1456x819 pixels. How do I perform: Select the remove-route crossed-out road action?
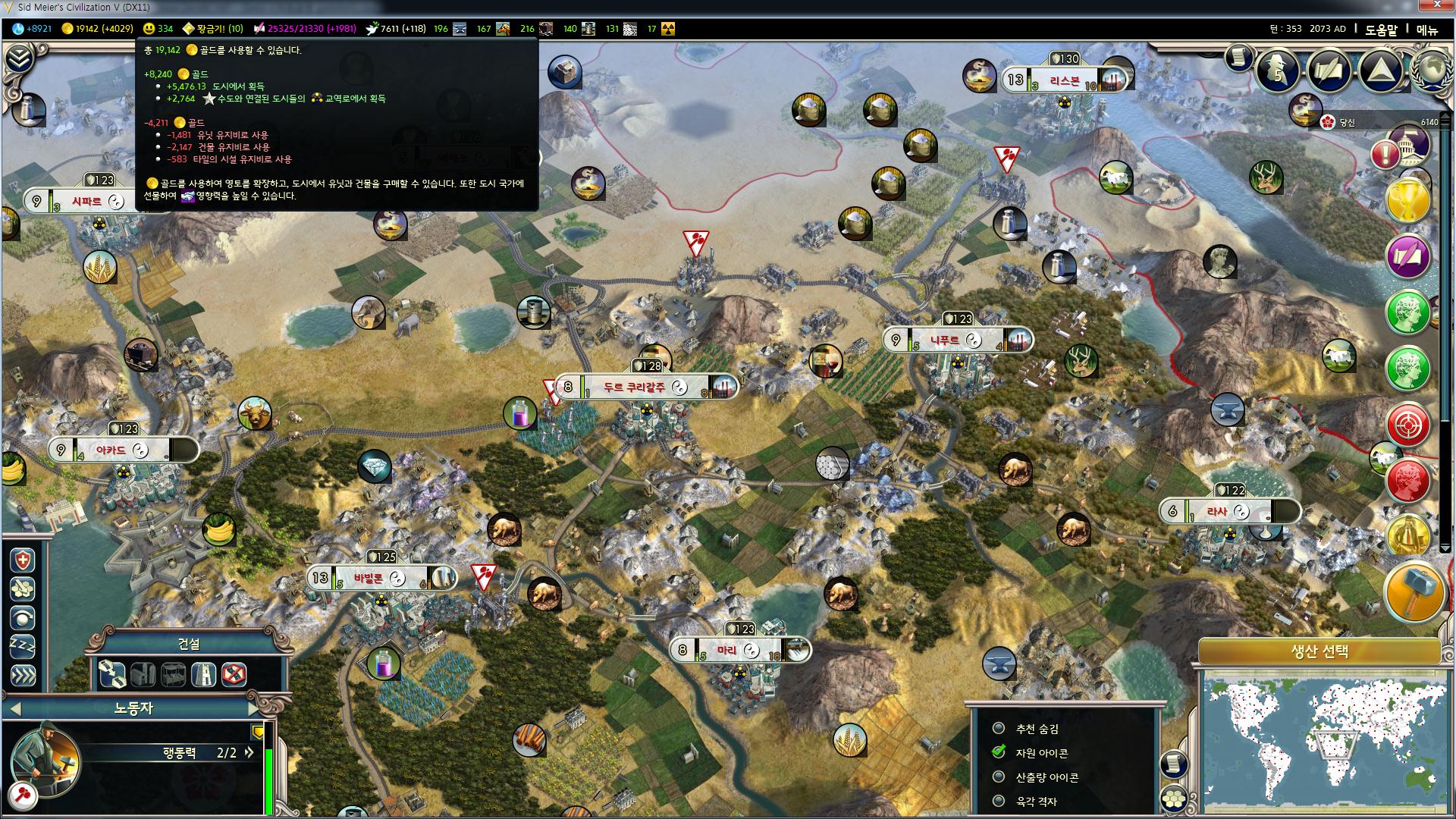[x=234, y=673]
